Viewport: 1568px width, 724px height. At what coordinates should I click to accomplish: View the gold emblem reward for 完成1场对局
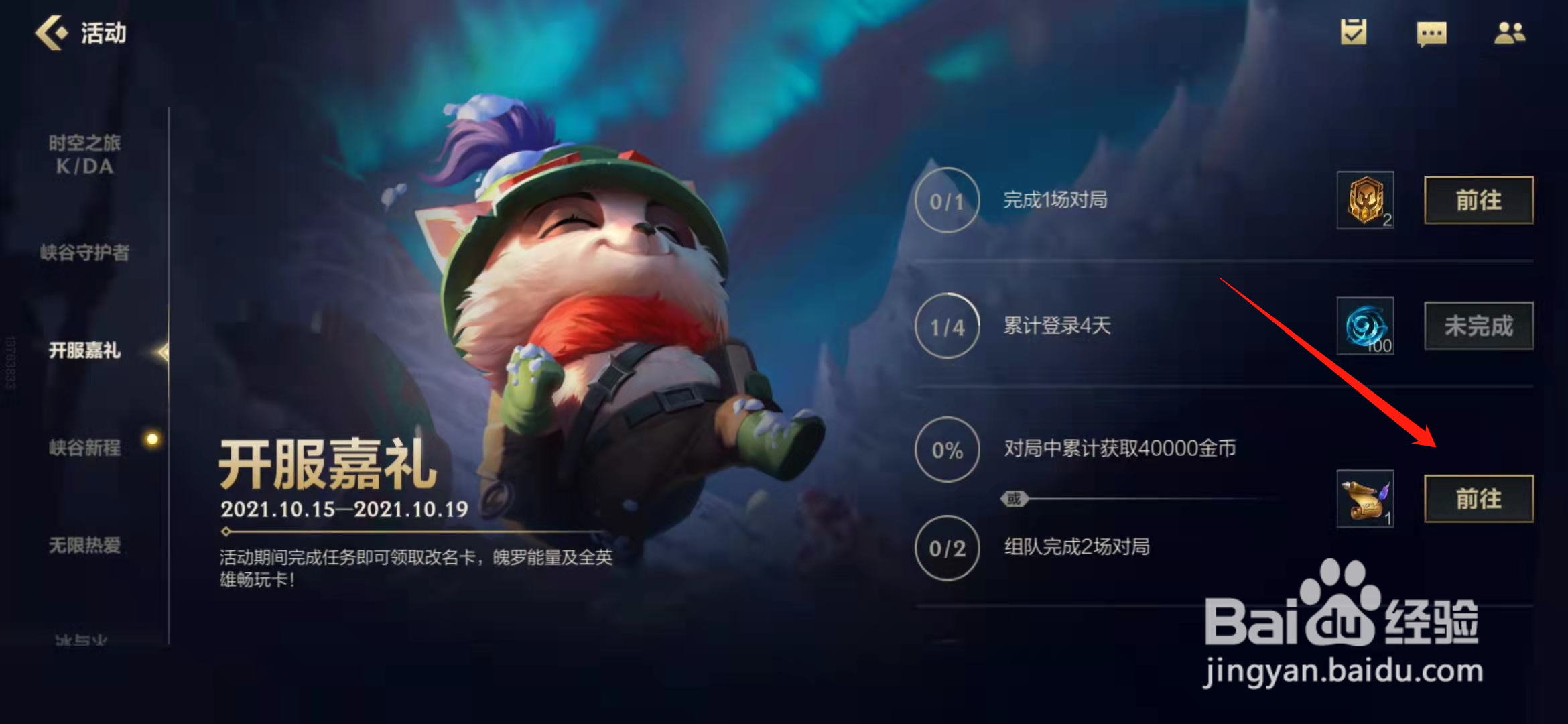(1364, 201)
